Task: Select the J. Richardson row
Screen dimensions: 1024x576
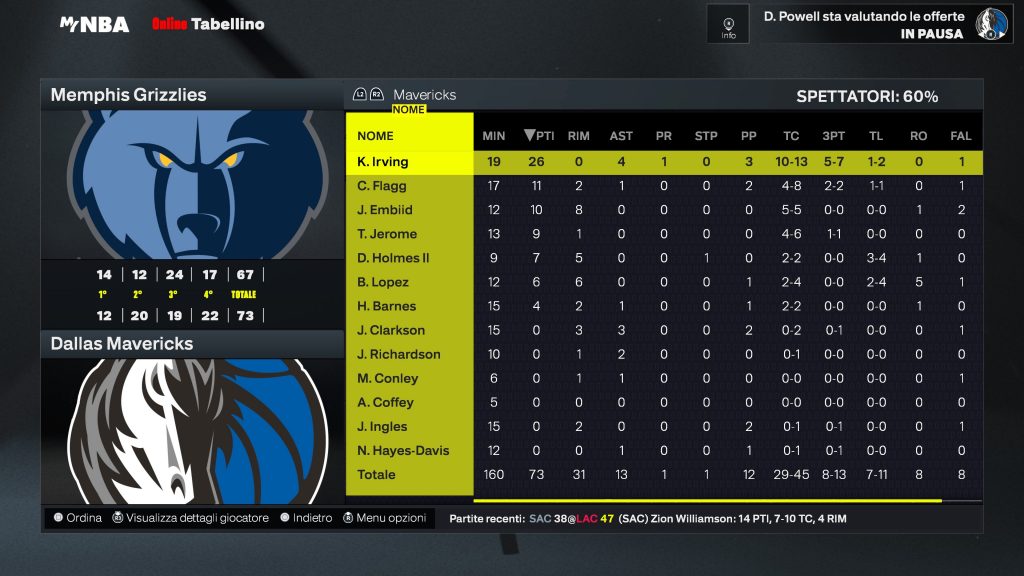Action: pyautogui.click(x=398, y=354)
